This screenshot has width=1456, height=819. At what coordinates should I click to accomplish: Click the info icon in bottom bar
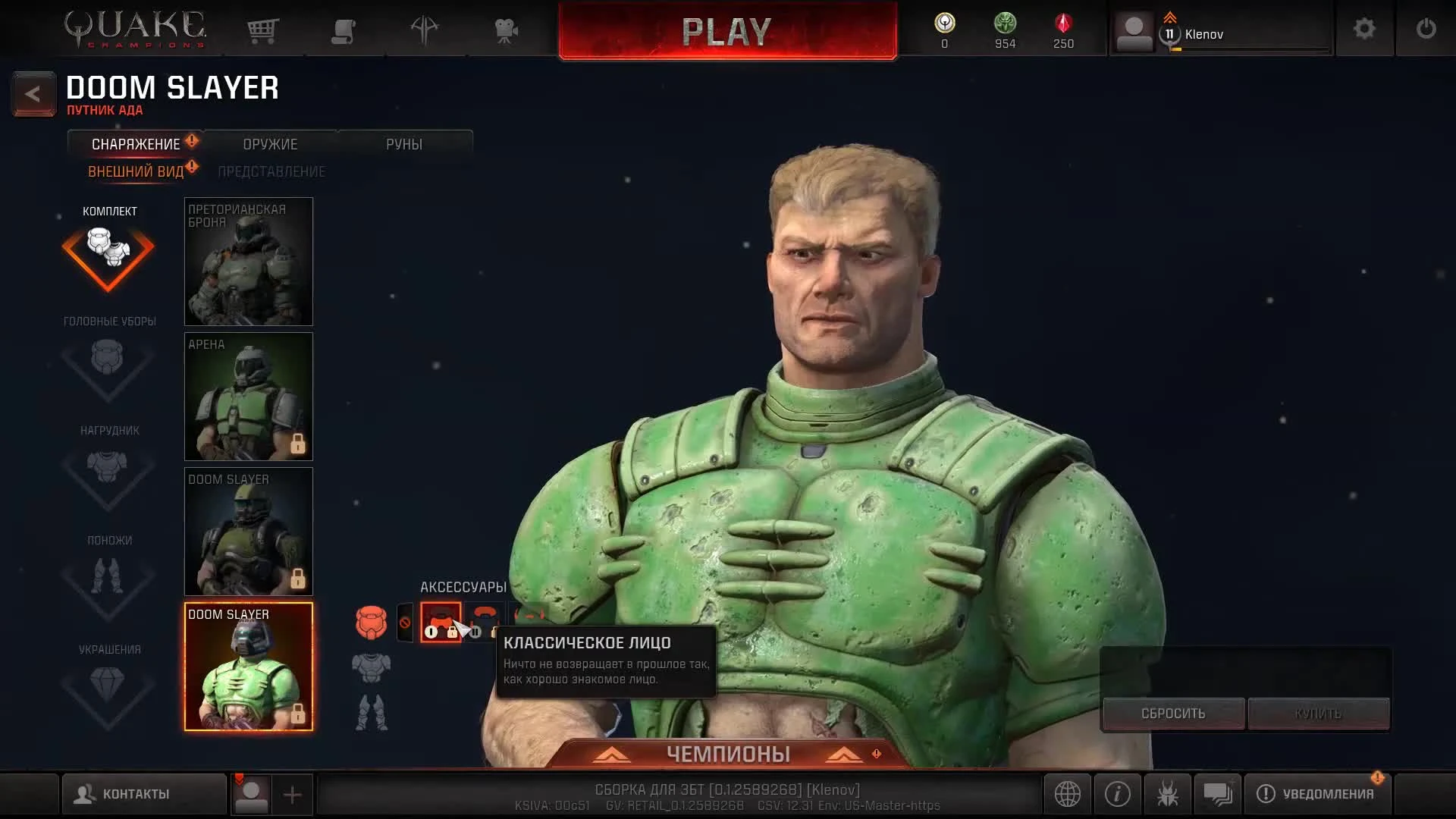tap(1117, 794)
